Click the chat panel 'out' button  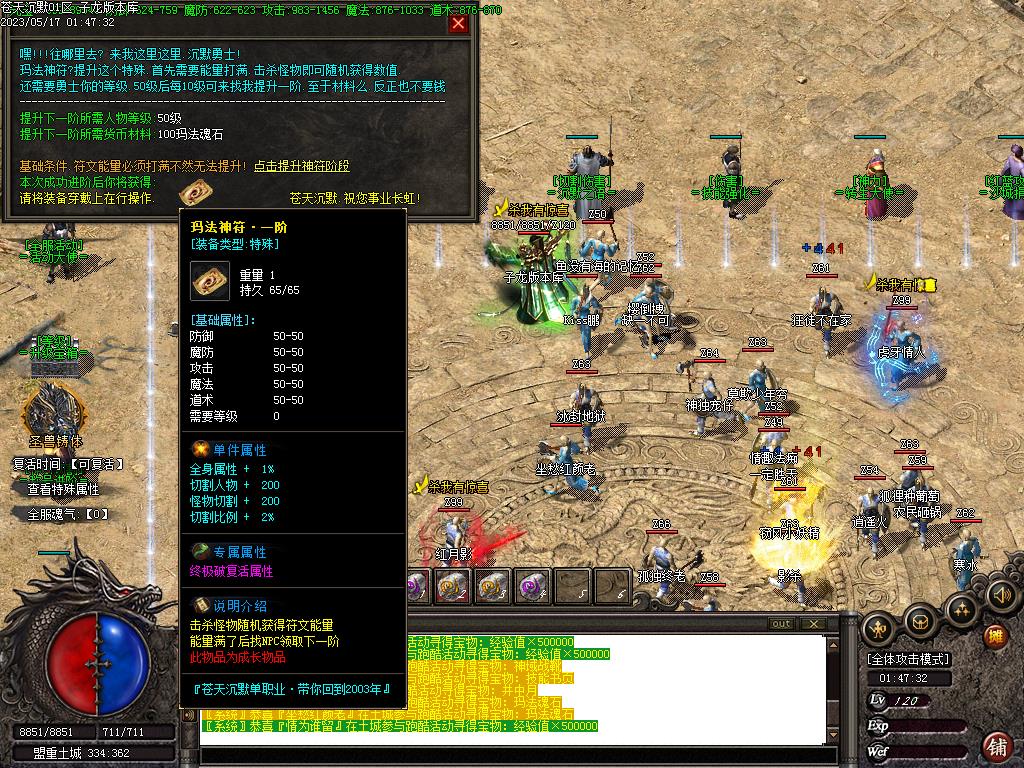point(781,624)
